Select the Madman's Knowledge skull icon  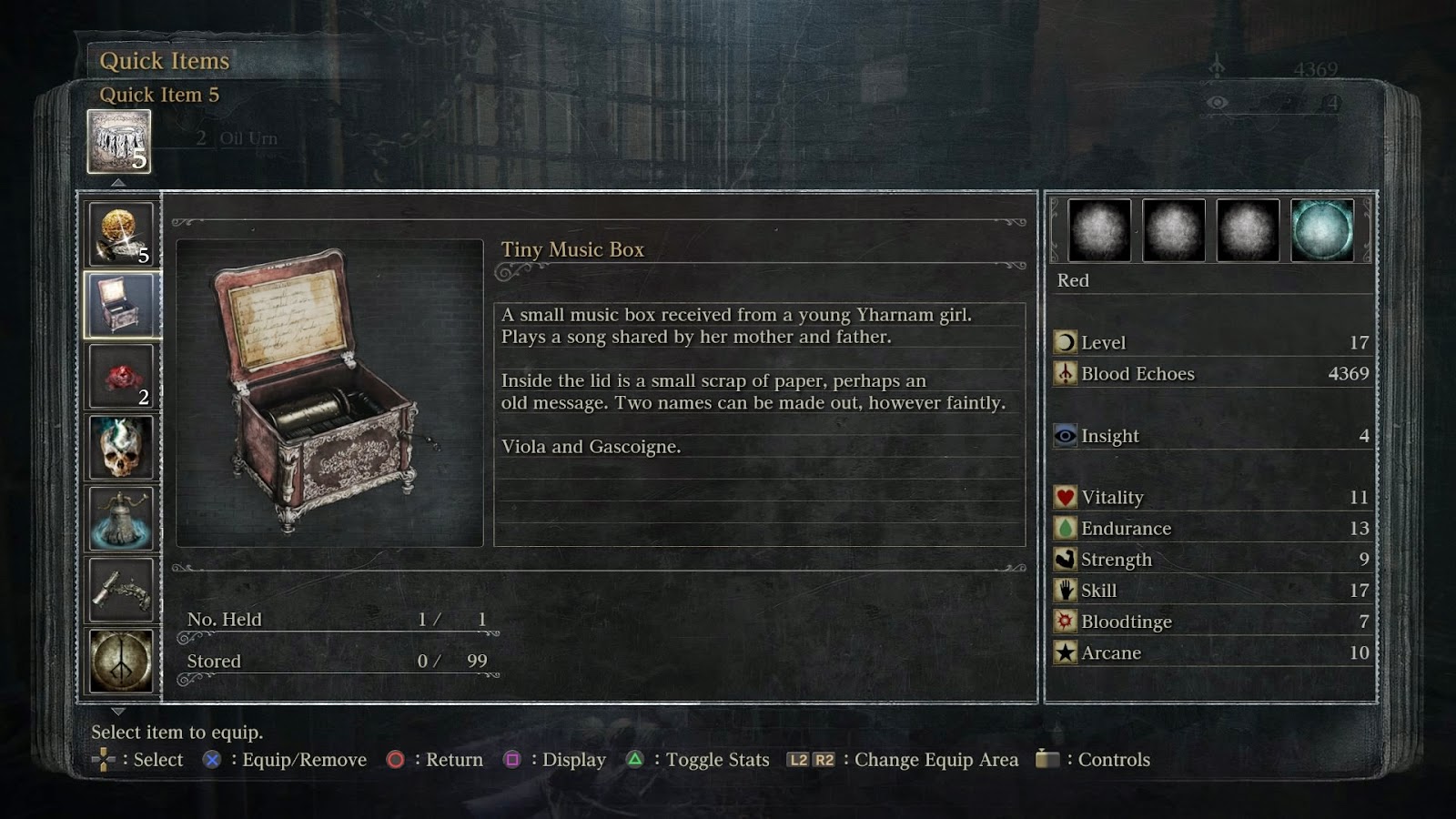(x=121, y=445)
